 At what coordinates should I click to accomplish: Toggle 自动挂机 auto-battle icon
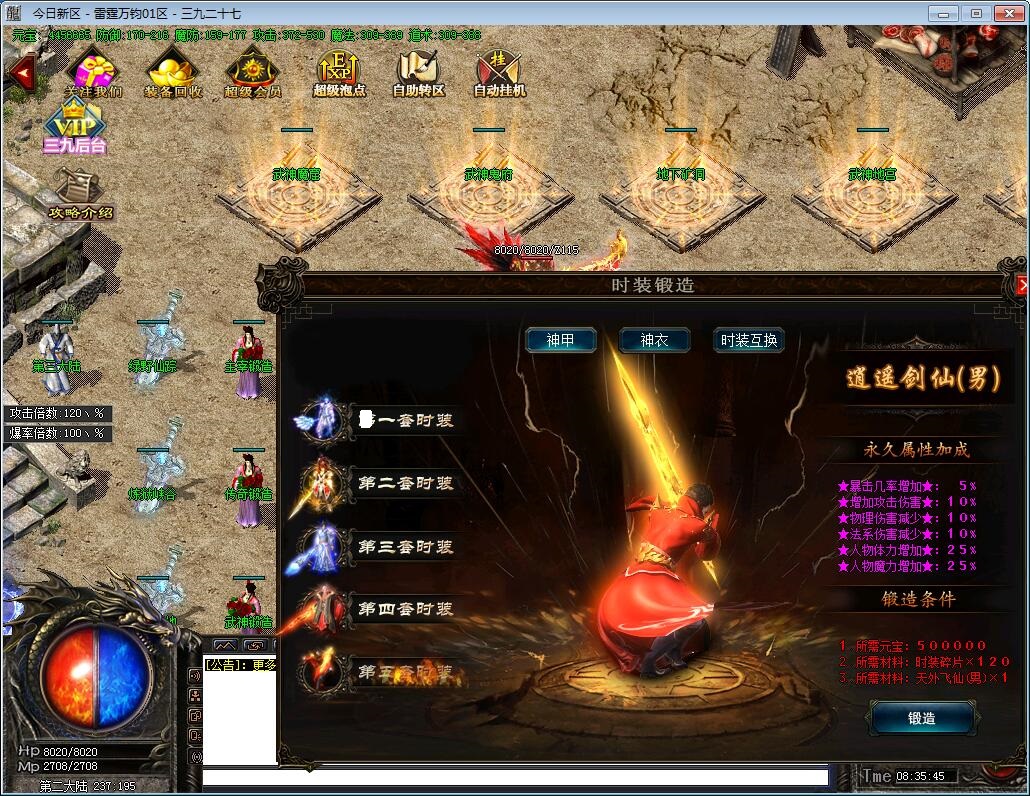[x=499, y=73]
